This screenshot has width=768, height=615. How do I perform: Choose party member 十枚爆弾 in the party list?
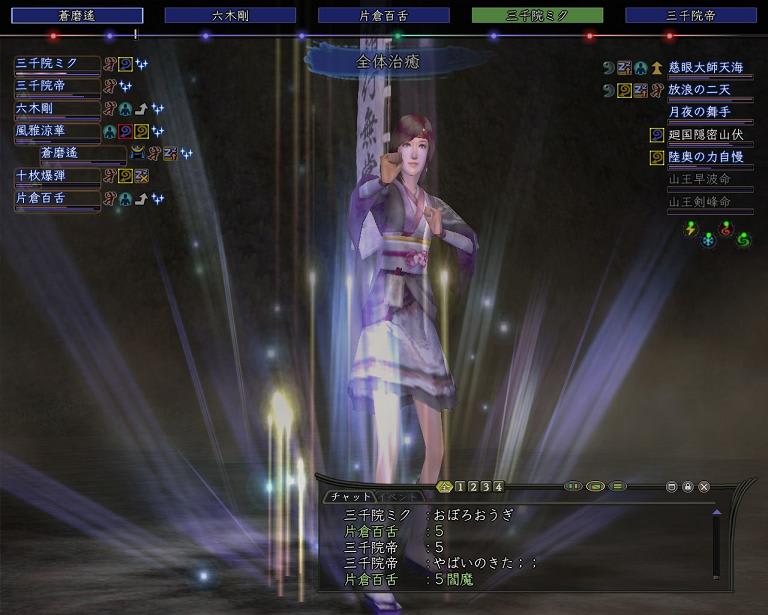pyautogui.click(x=56, y=176)
